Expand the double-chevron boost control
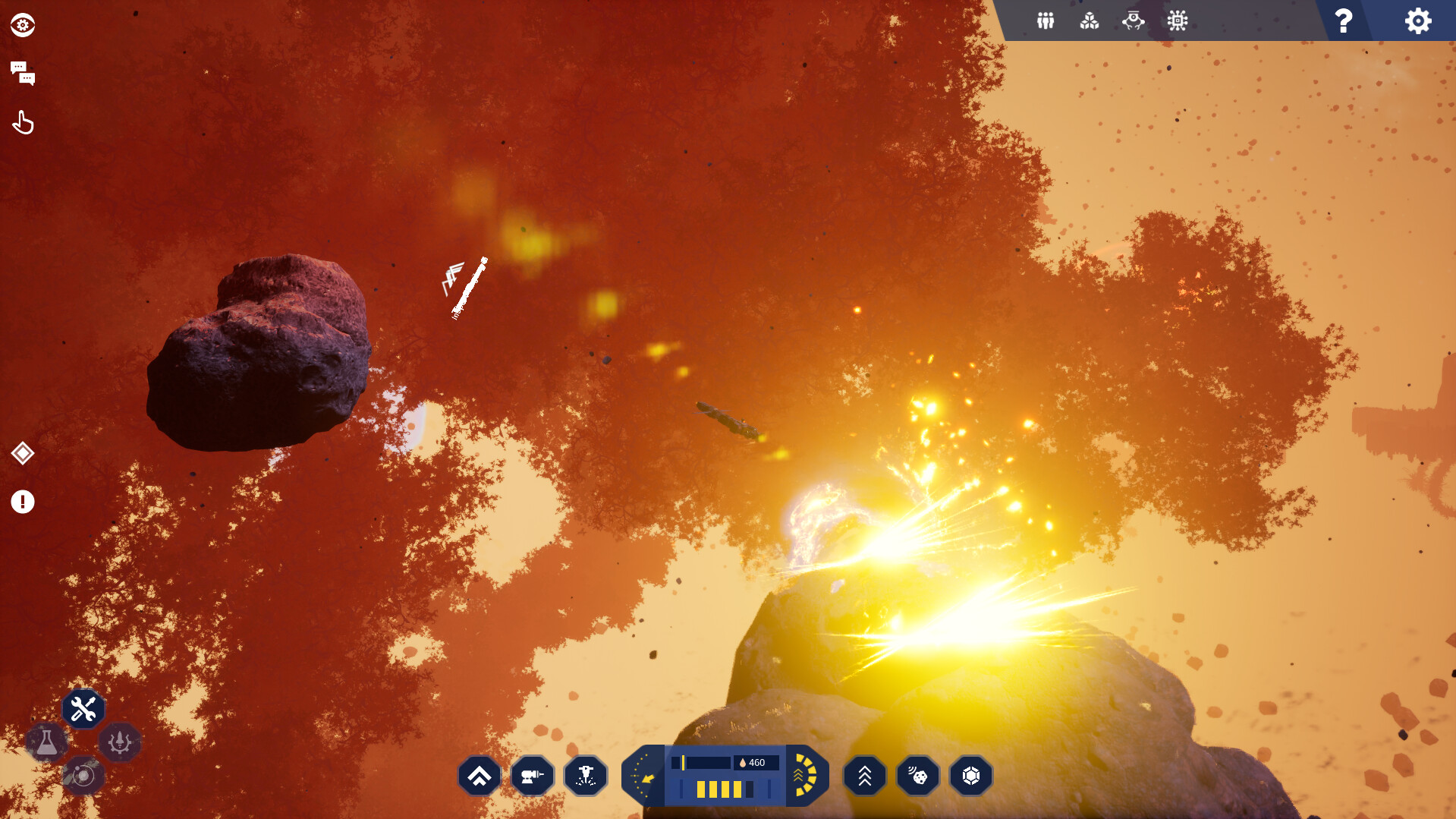Viewport: 1456px width, 819px height. tap(865, 775)
